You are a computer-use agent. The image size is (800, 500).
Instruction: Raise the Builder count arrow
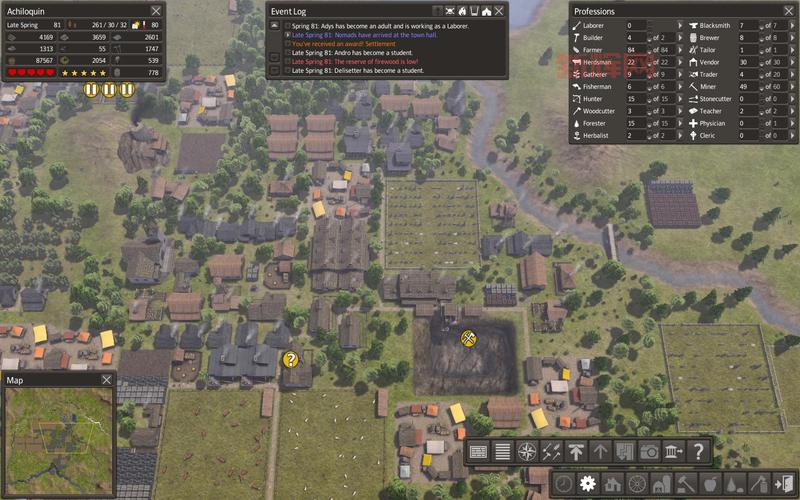(x=679, y=38)
